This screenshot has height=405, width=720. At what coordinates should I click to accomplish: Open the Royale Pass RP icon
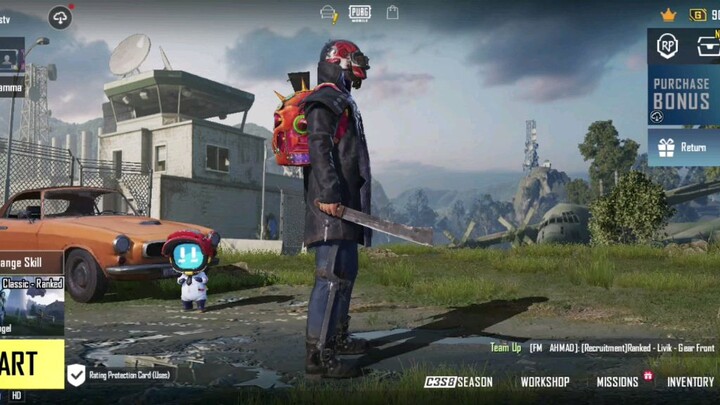coord(667,45)
